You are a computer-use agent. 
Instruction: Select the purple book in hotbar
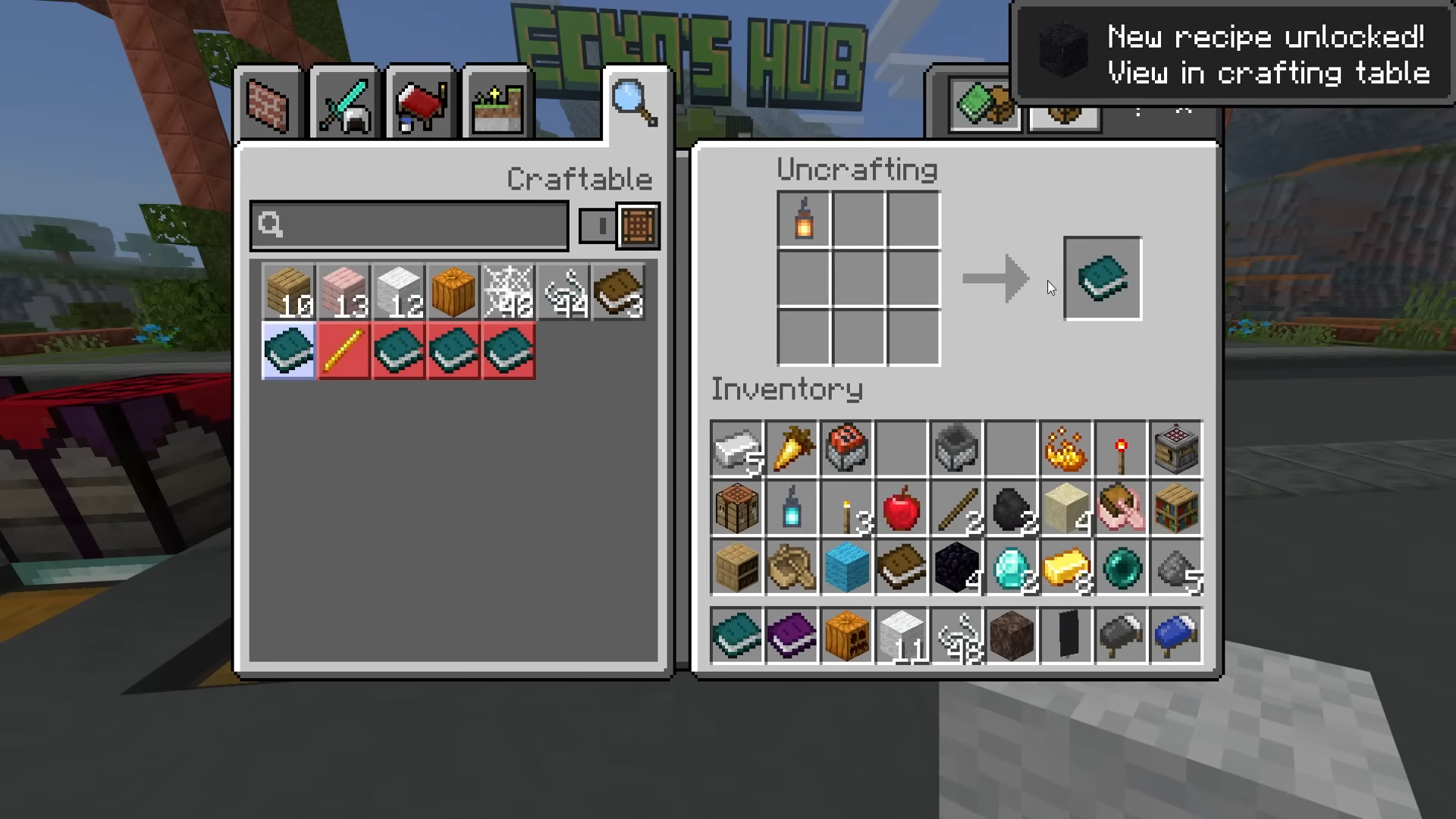(x=792, y=635)
